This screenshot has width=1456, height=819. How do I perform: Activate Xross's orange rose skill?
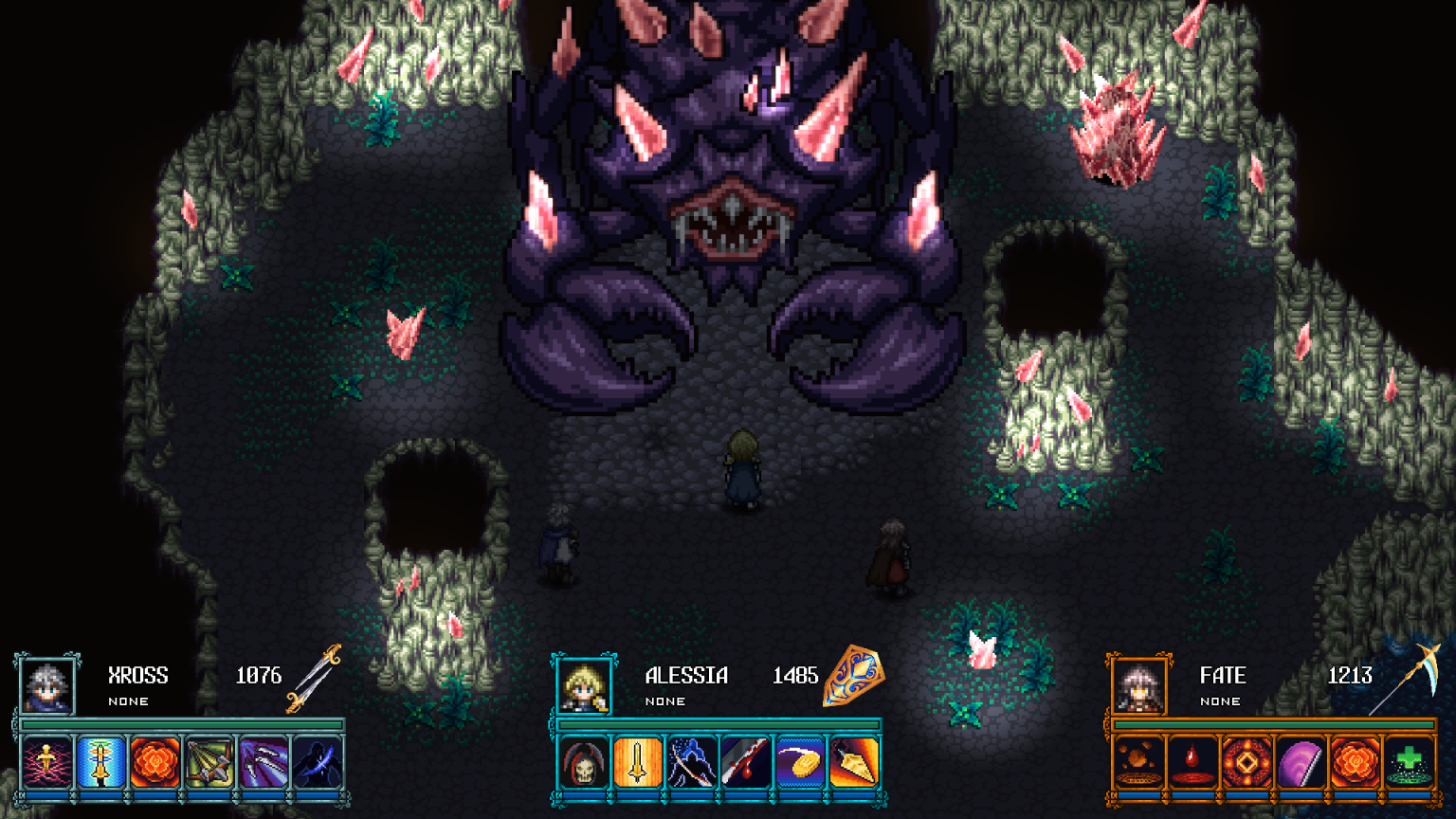(x=155, y=763)
